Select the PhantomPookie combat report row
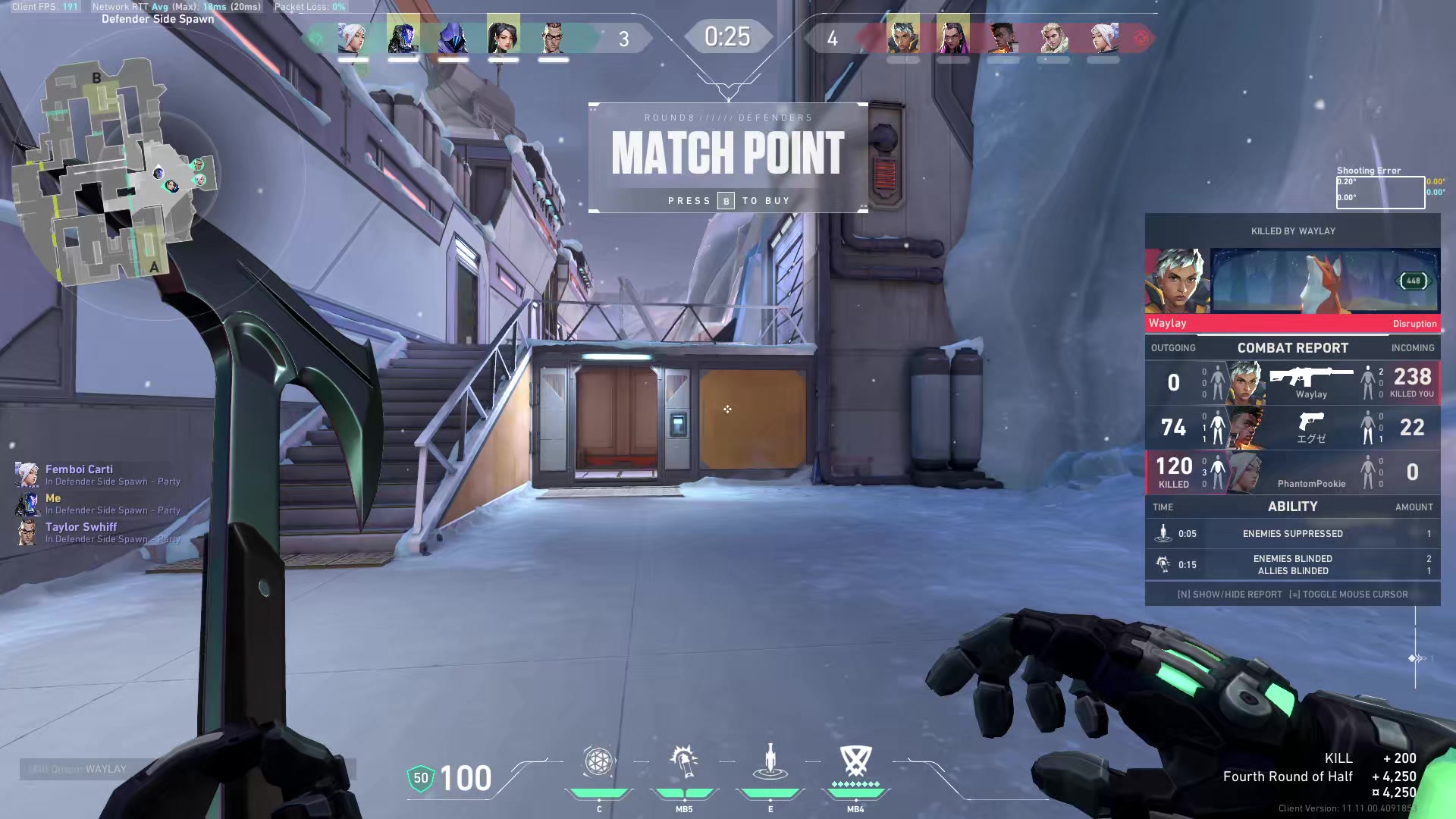Viewport: 1456px width, 819px height. coord(1292,472)
